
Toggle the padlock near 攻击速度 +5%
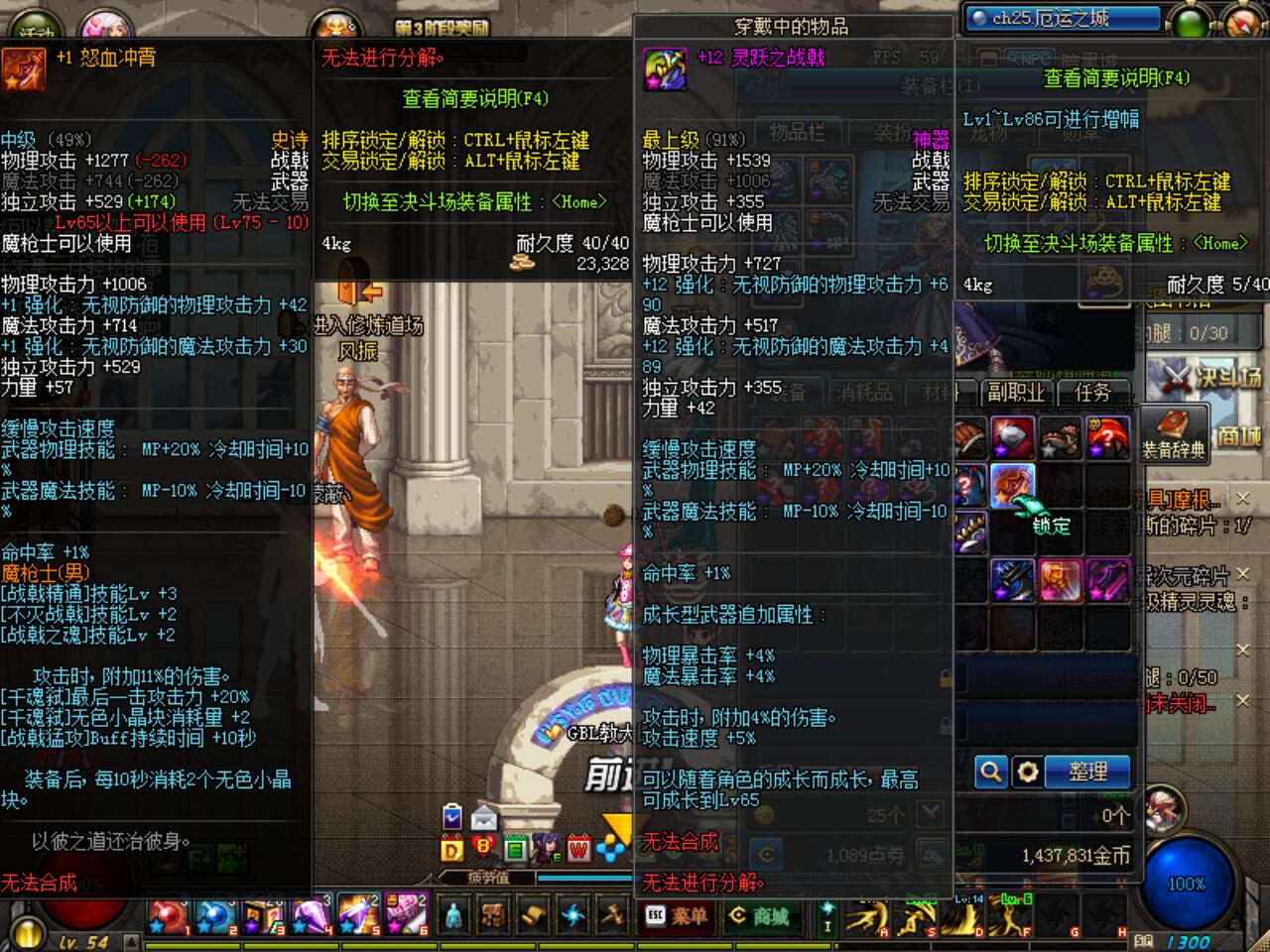tap(944, 724)
